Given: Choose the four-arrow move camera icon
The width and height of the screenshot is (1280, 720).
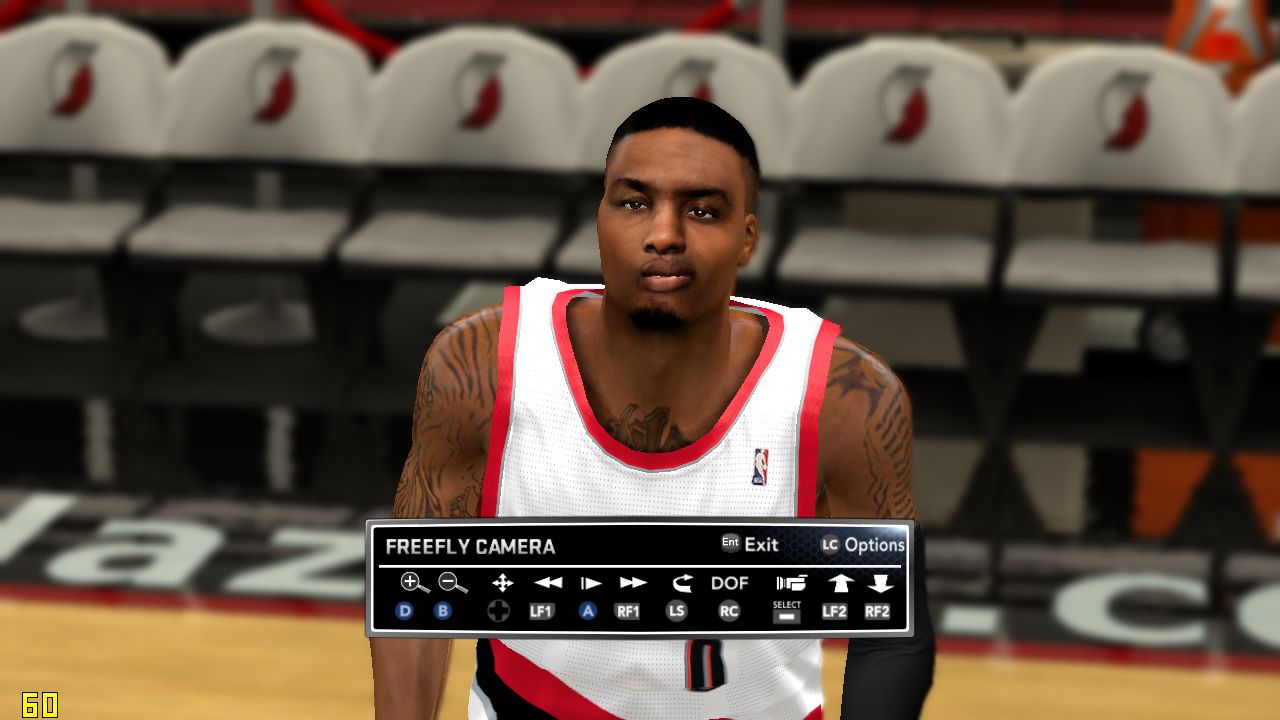Looking at the screenshot, I should 502,583.
